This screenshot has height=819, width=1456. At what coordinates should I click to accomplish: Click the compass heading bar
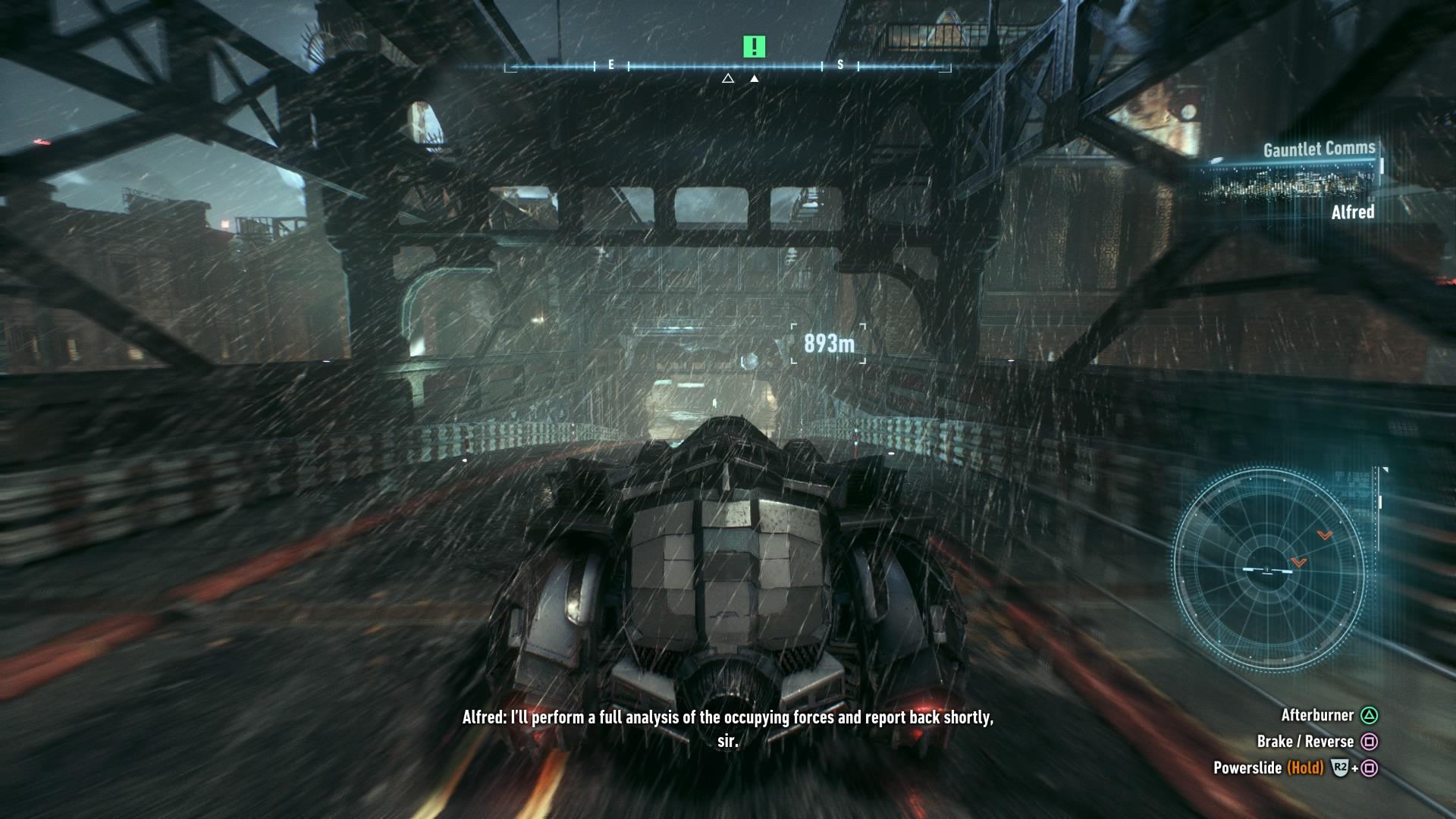726,67
